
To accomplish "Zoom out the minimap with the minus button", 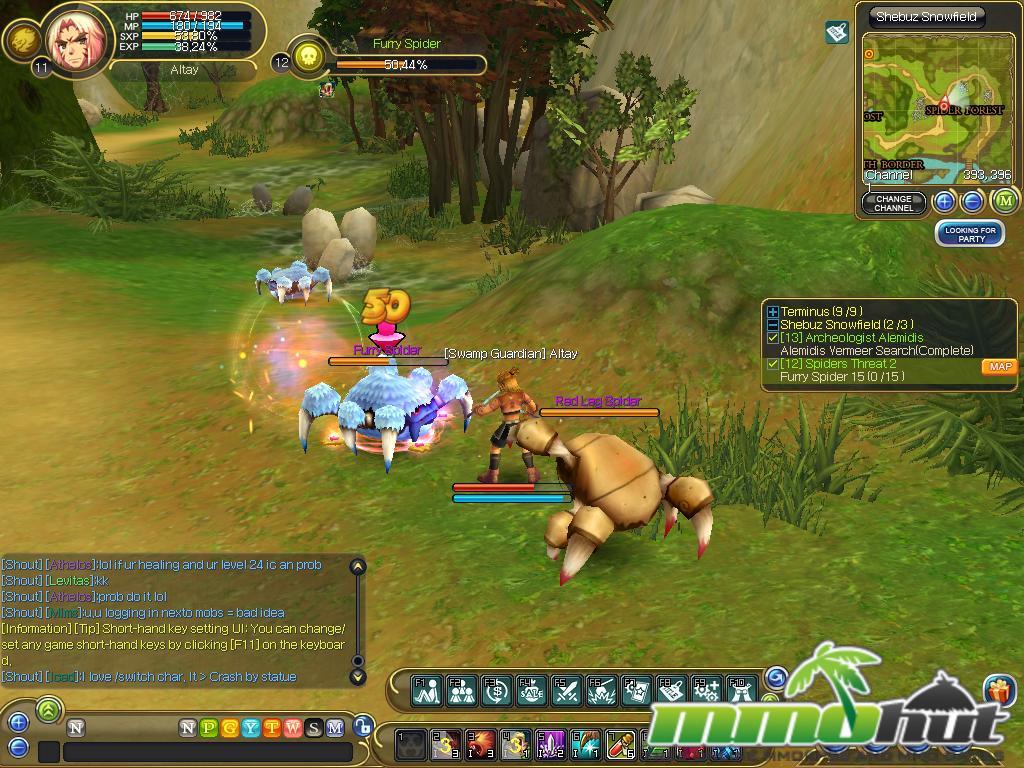I will [972, 202].
